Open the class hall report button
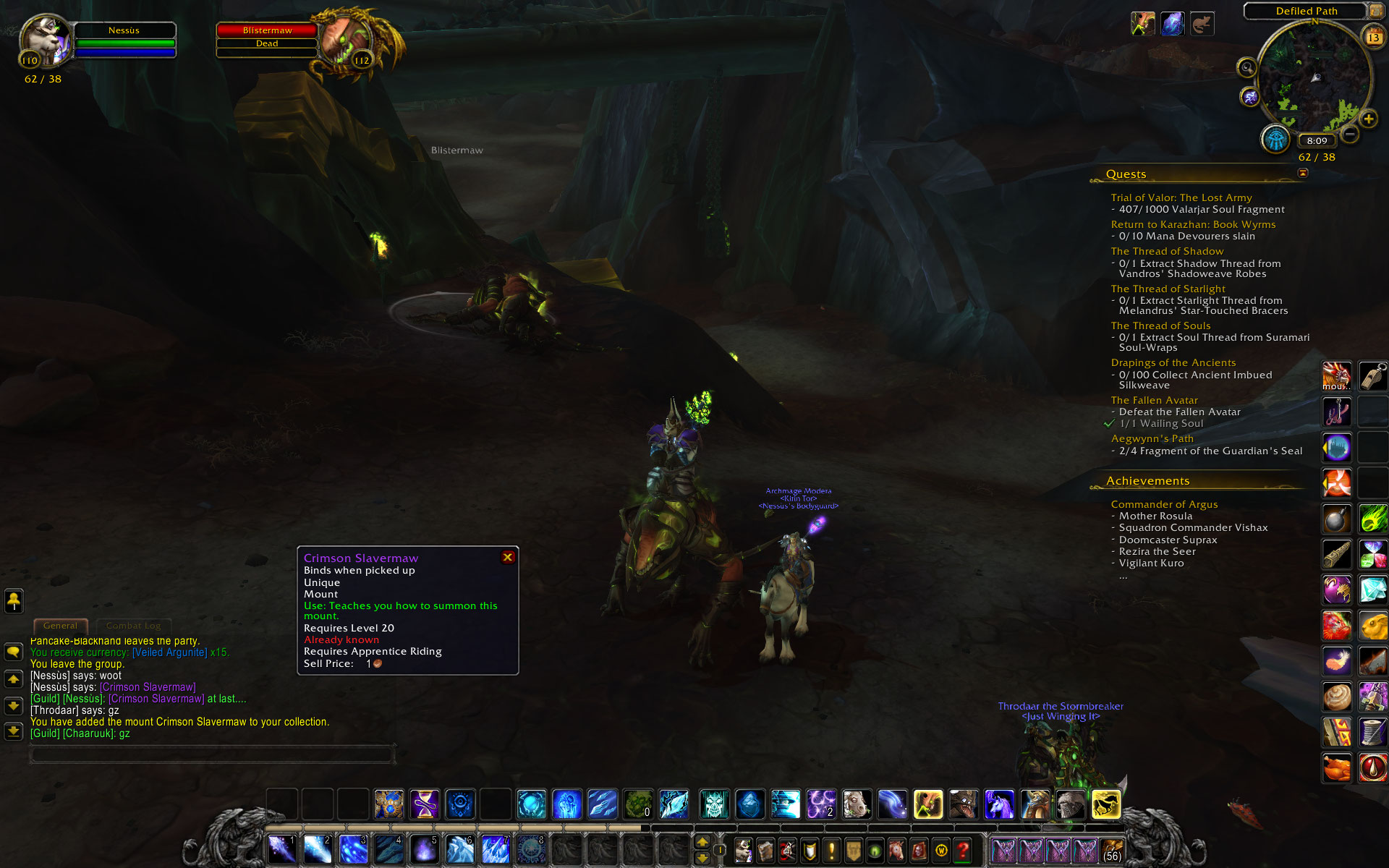1389x868 pixels. point(1275,139)
